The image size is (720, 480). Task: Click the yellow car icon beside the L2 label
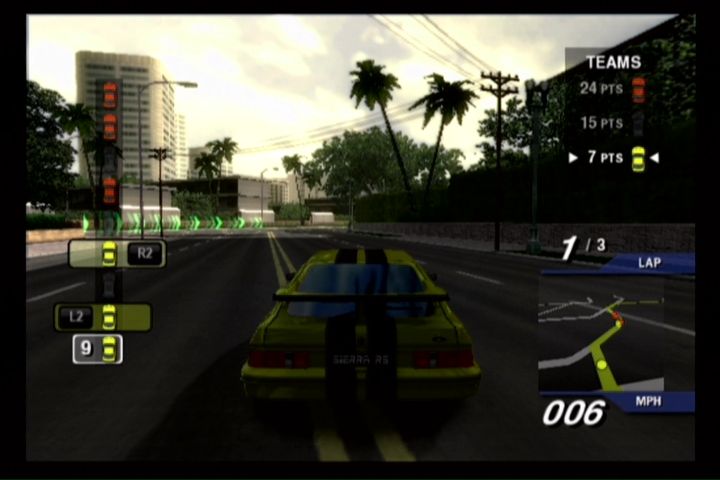(x=109, y=317)
